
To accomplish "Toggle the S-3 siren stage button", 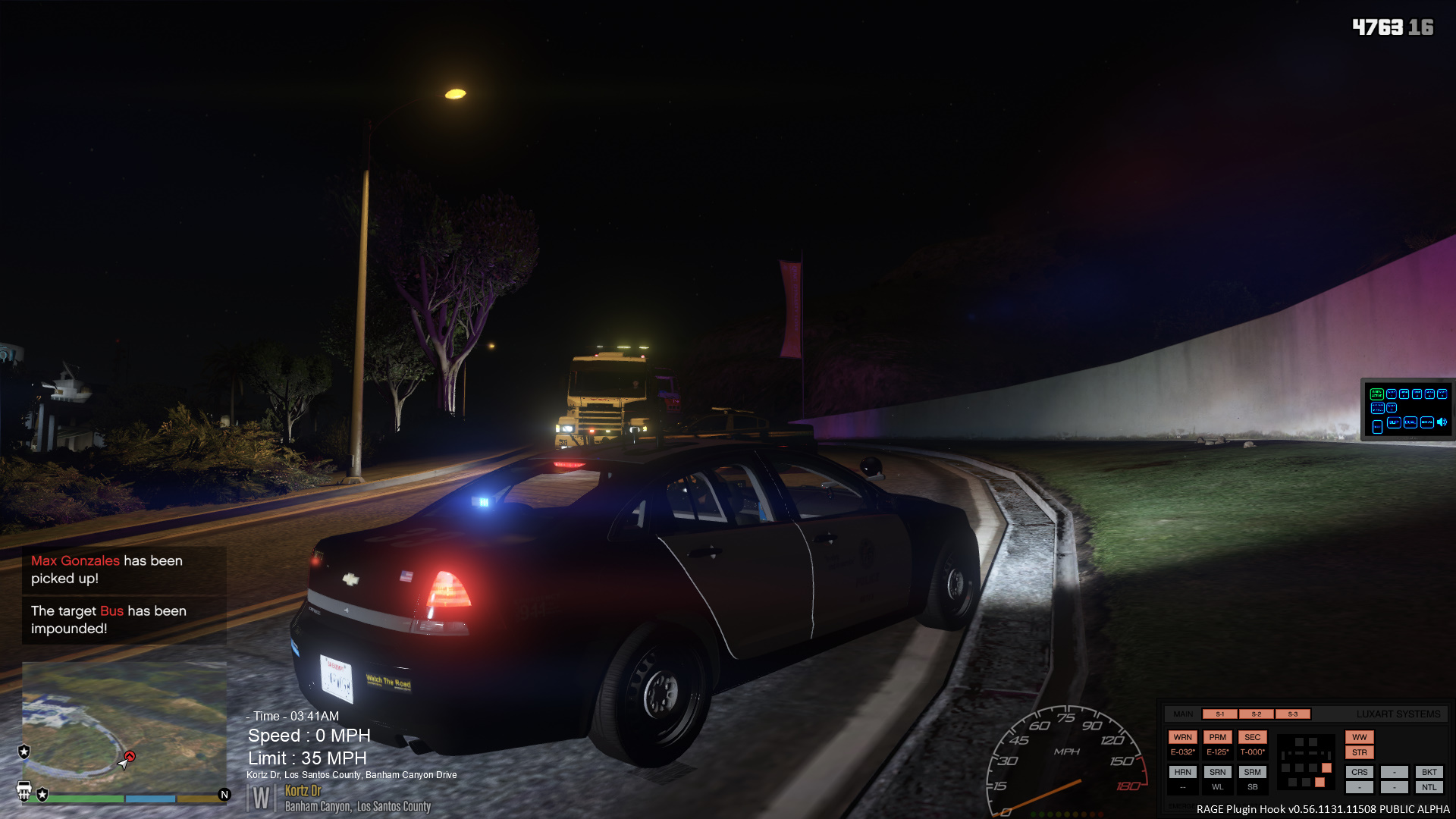I will [1292, 714].
